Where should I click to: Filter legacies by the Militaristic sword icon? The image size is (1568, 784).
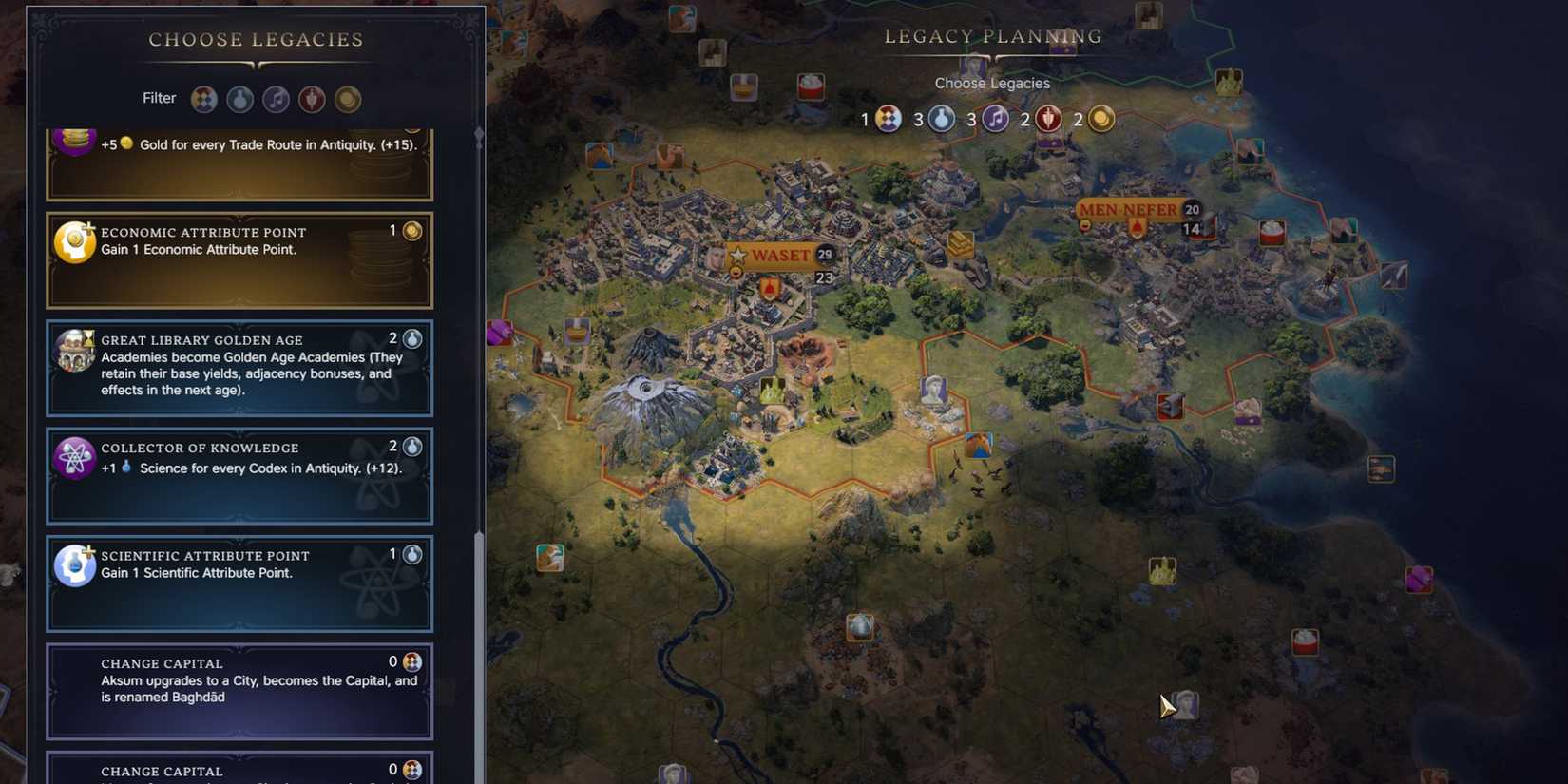[x=312, y=99]
